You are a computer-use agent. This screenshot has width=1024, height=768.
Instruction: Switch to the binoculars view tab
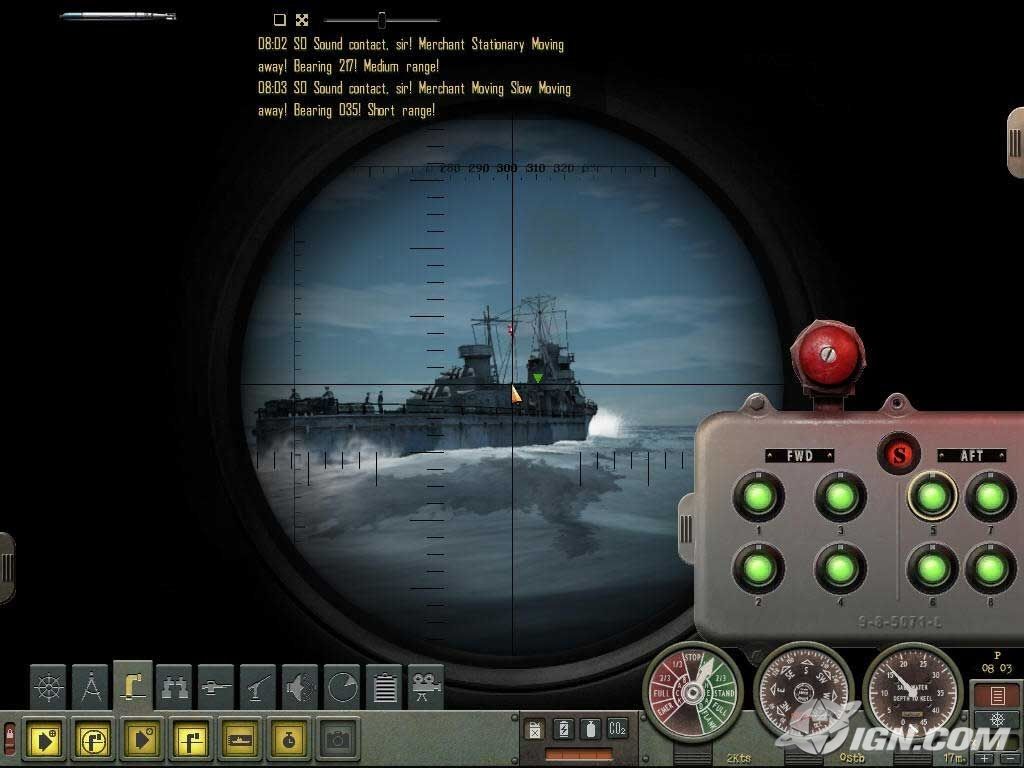pos(175,688)
